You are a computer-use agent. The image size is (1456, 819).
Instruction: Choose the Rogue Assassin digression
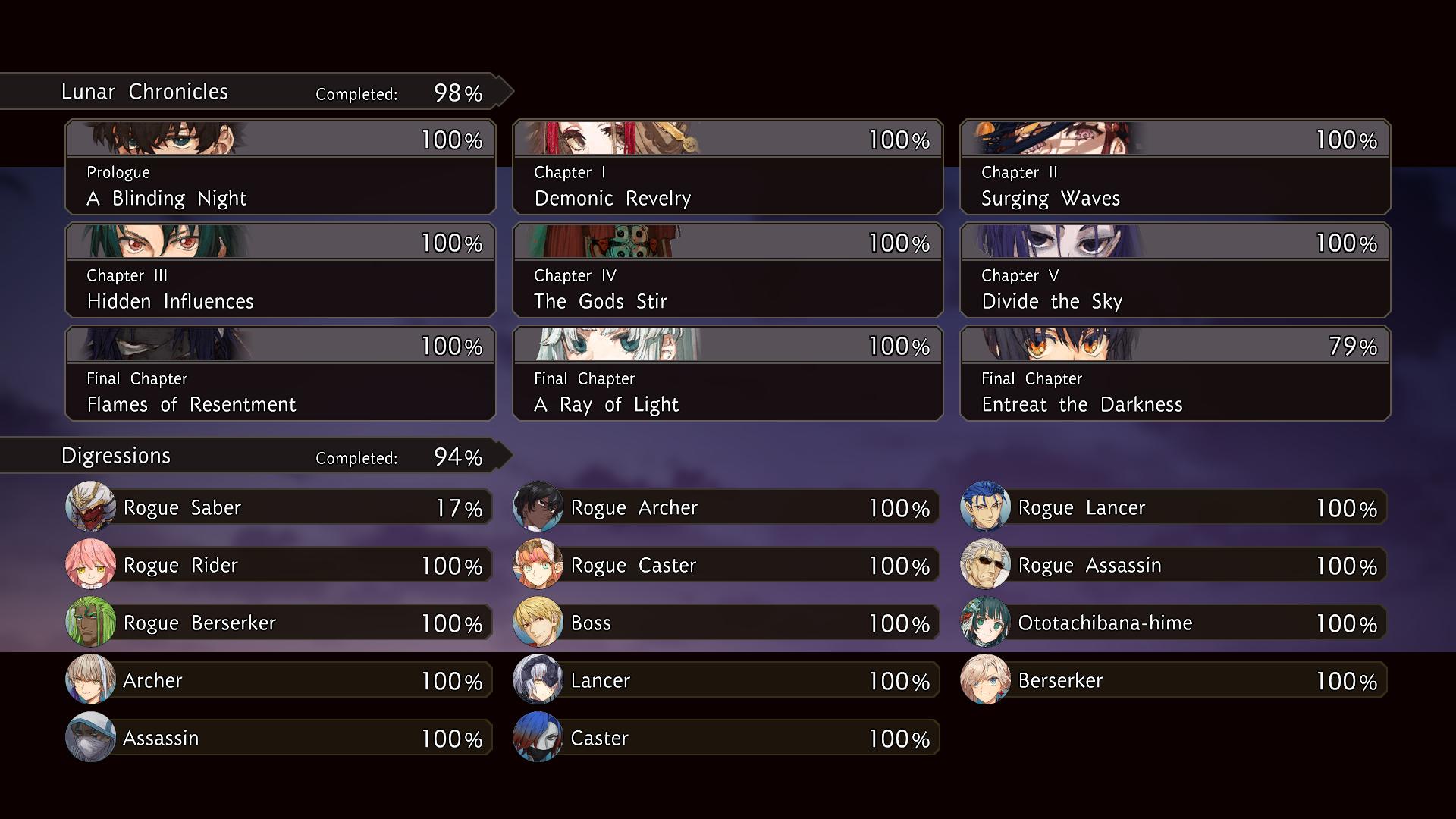click(x=1174, y=565)
